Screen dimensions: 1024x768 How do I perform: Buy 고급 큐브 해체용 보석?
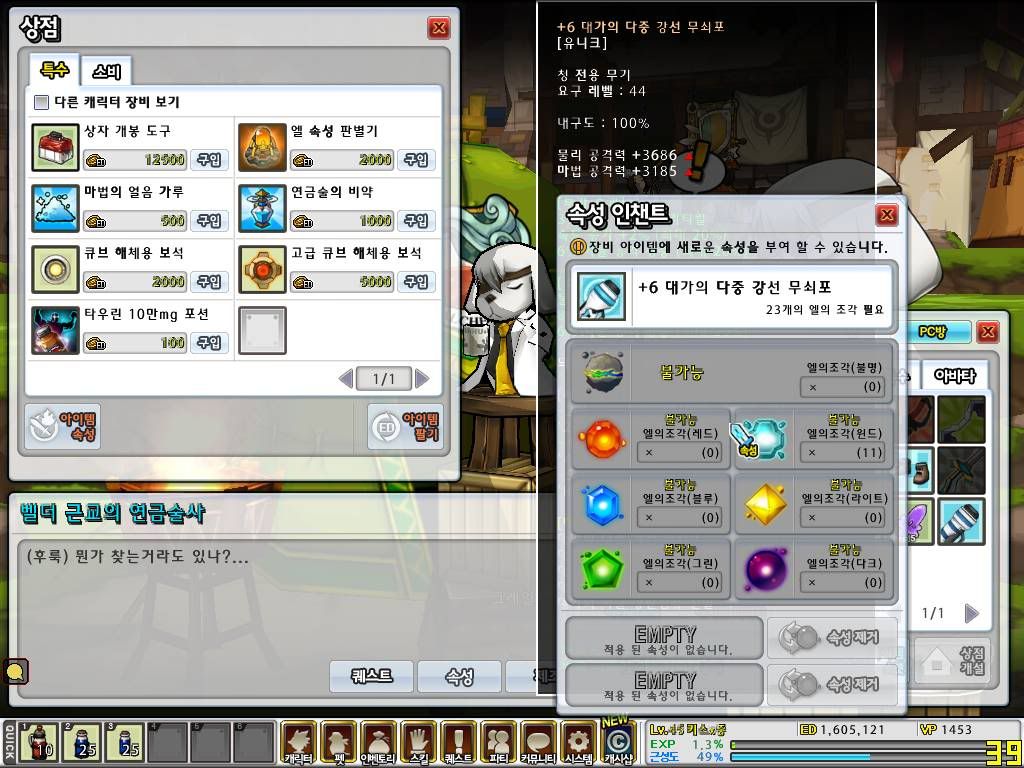[x=416, y=282]
